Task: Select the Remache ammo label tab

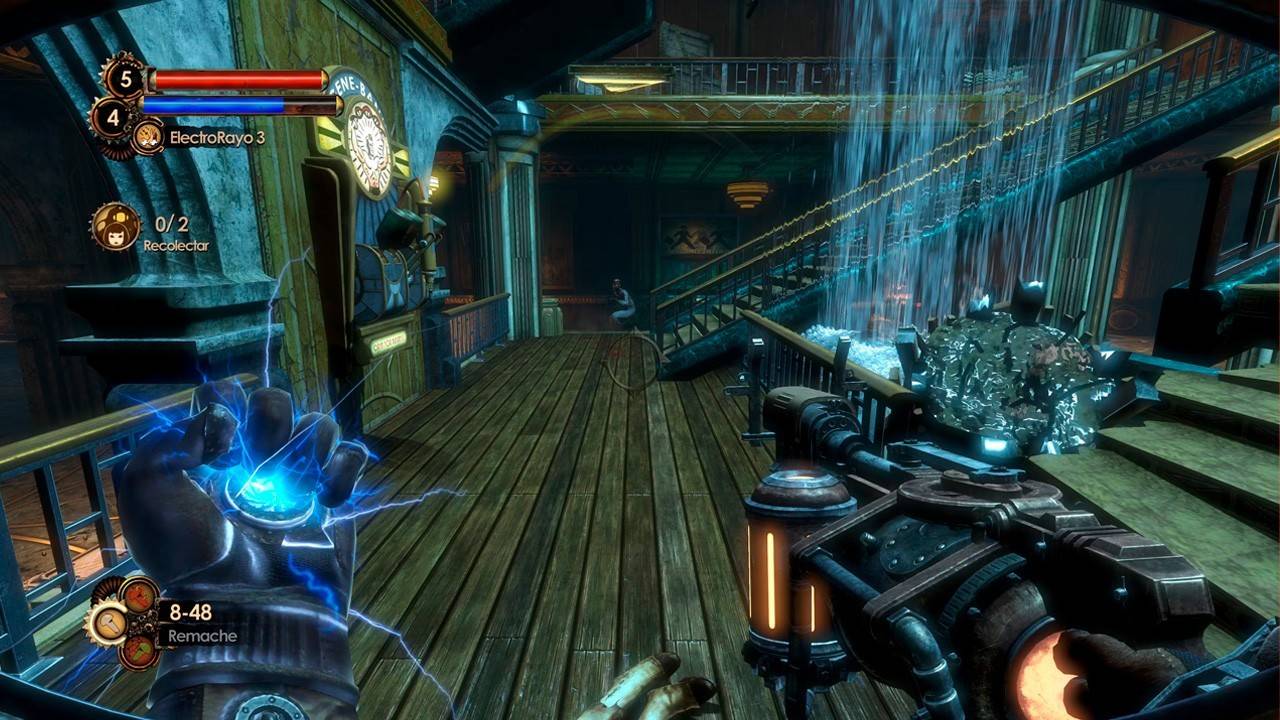Action: (202, 636)
